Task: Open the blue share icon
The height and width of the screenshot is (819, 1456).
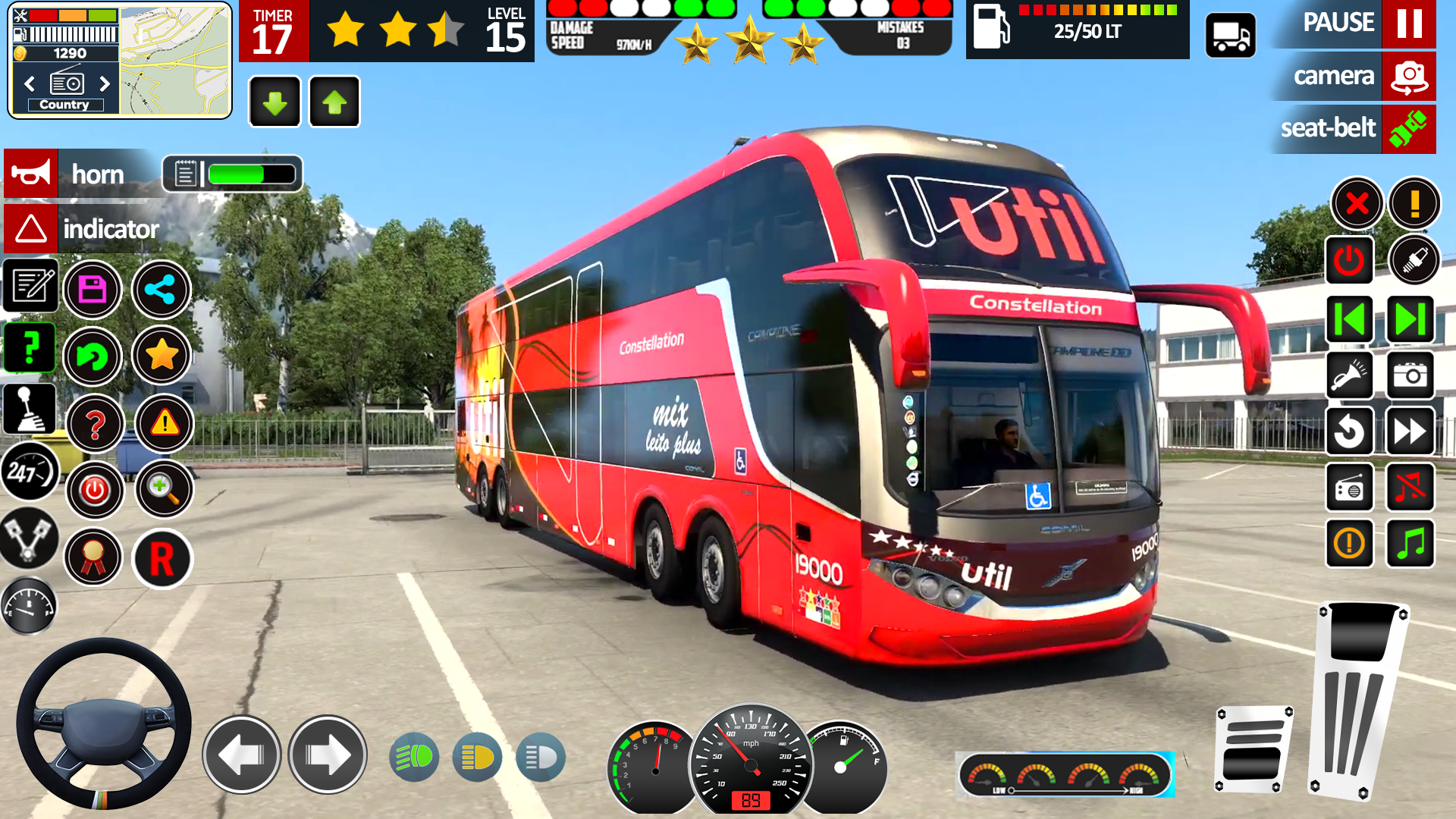Action: 161,290
